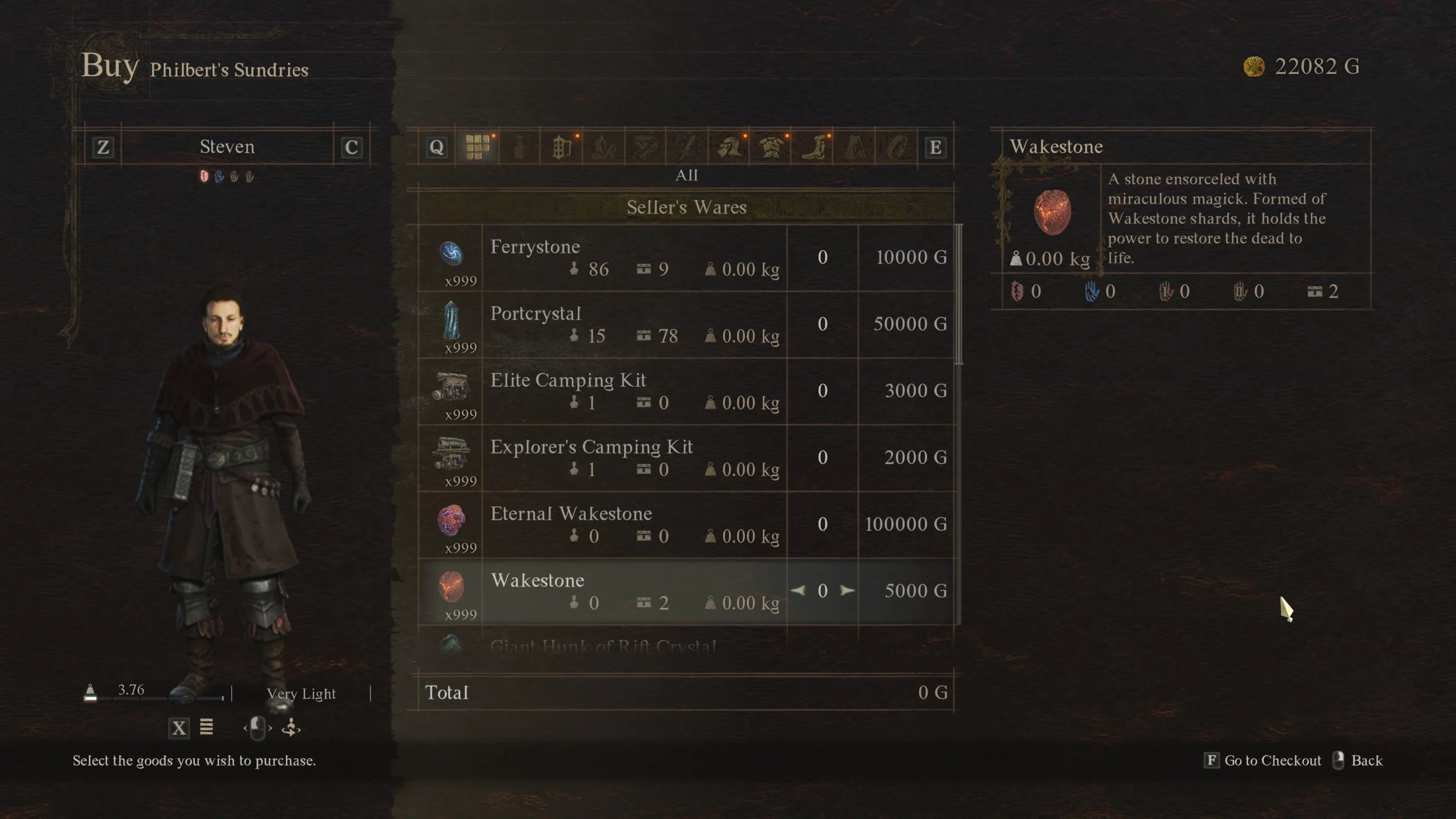Select the materials crystal category icon
Screen dimensions: 1456x819
coord(605,147)
